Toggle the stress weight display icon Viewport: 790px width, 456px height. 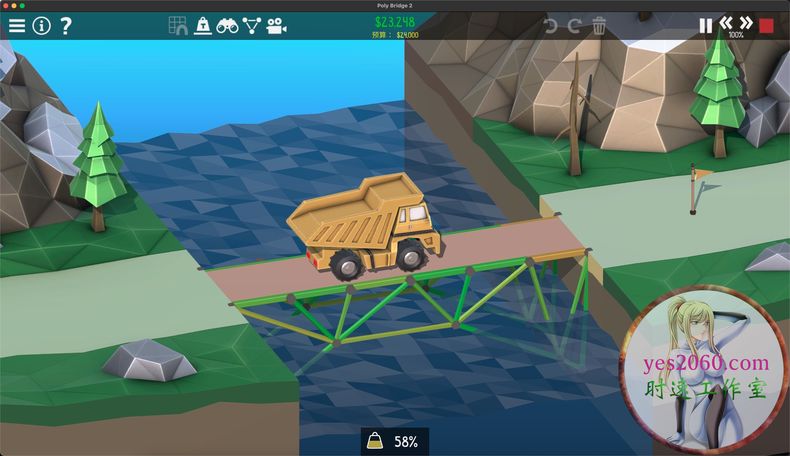203,26
